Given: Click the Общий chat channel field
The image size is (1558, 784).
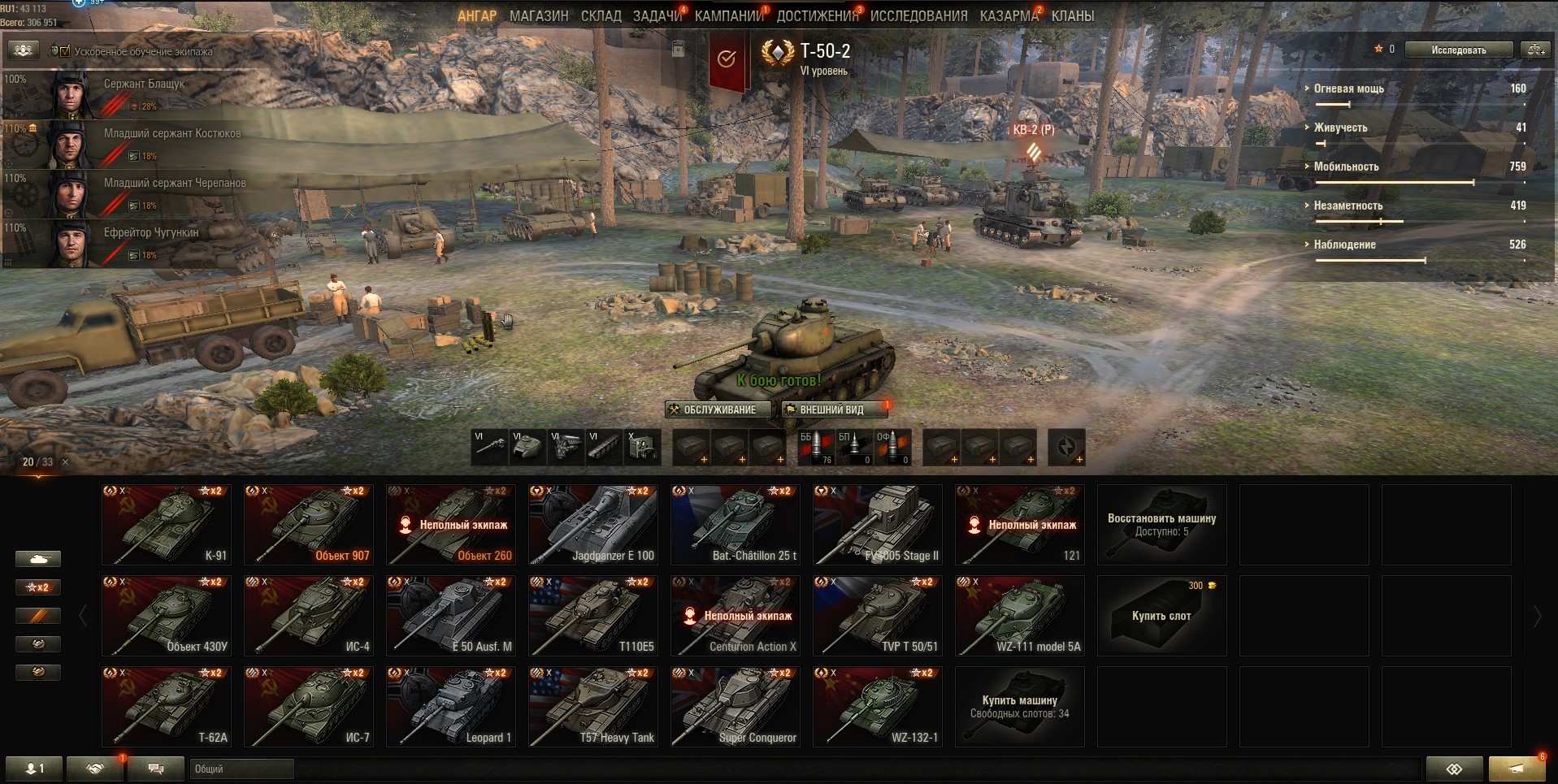Looking at the screenshot, I should 241,769.
